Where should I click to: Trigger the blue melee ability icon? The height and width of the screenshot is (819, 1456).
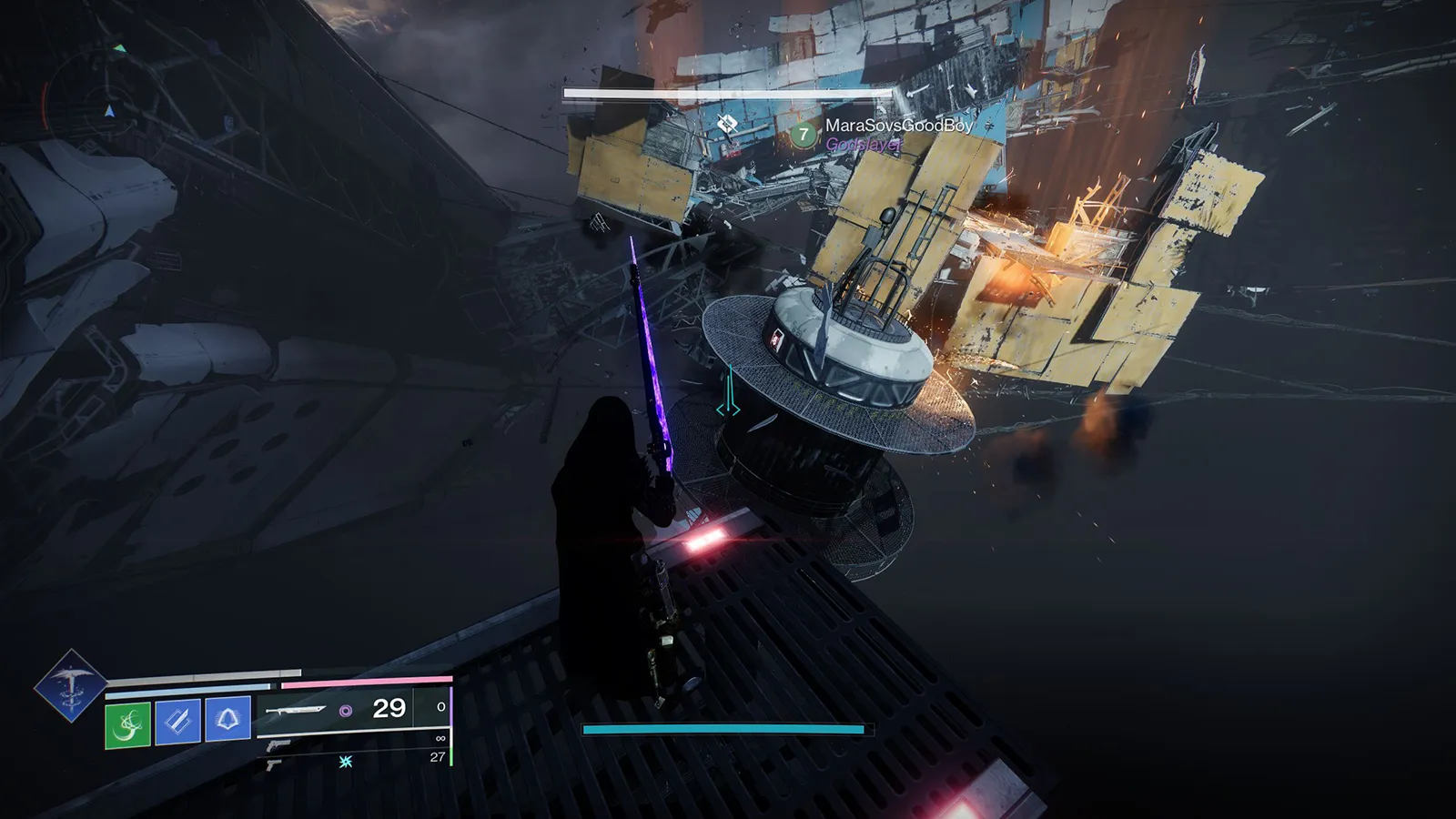point(177,722)
